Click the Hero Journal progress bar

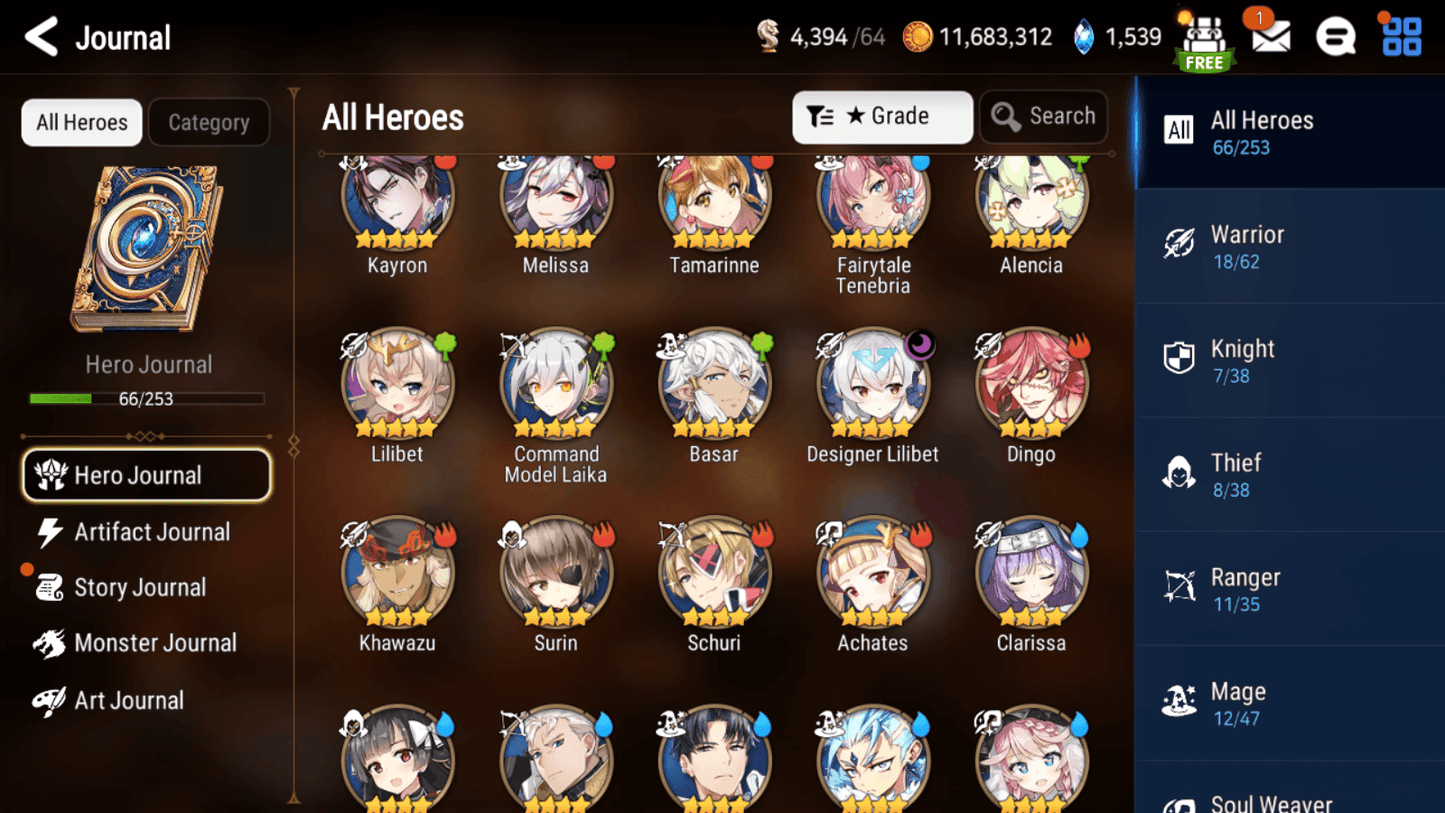tap(148, 398)
